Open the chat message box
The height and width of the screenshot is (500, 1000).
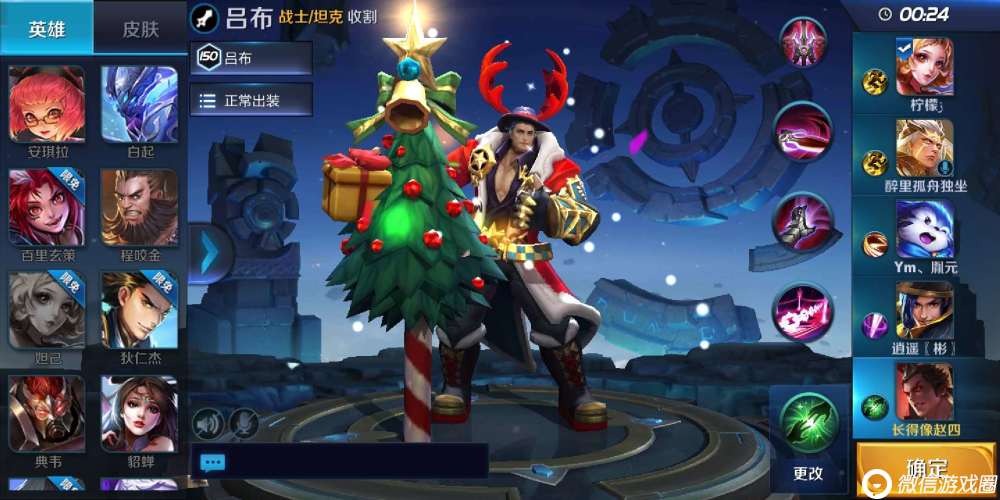(338, 461)
